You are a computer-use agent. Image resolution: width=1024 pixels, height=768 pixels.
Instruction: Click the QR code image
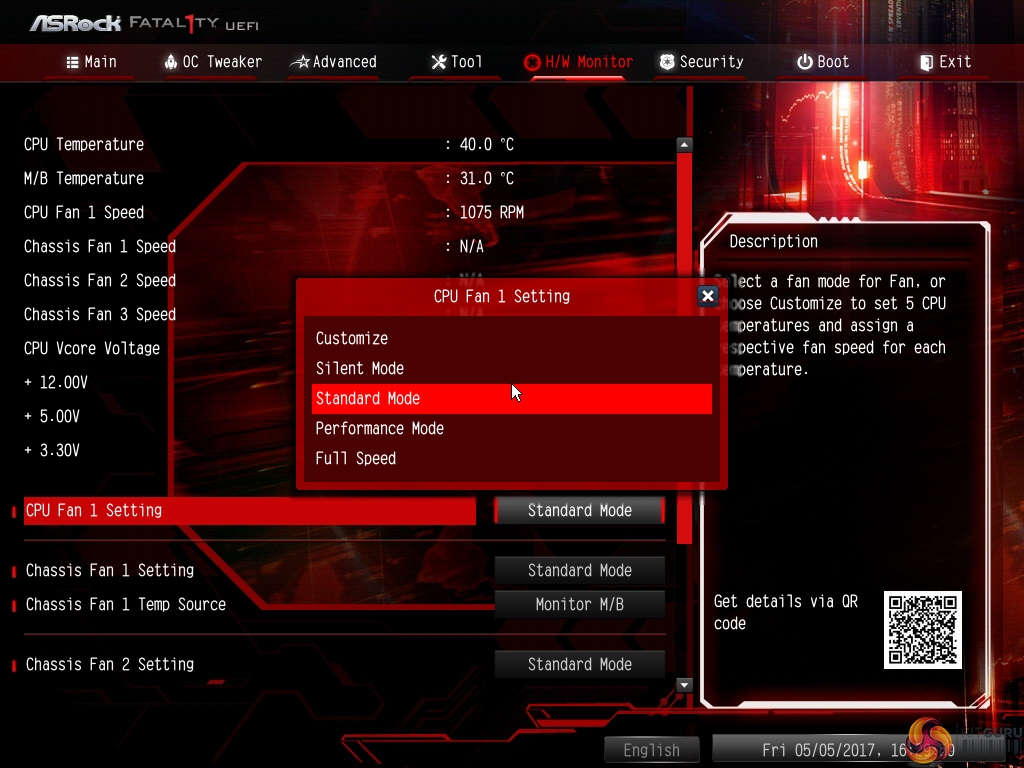922,630
